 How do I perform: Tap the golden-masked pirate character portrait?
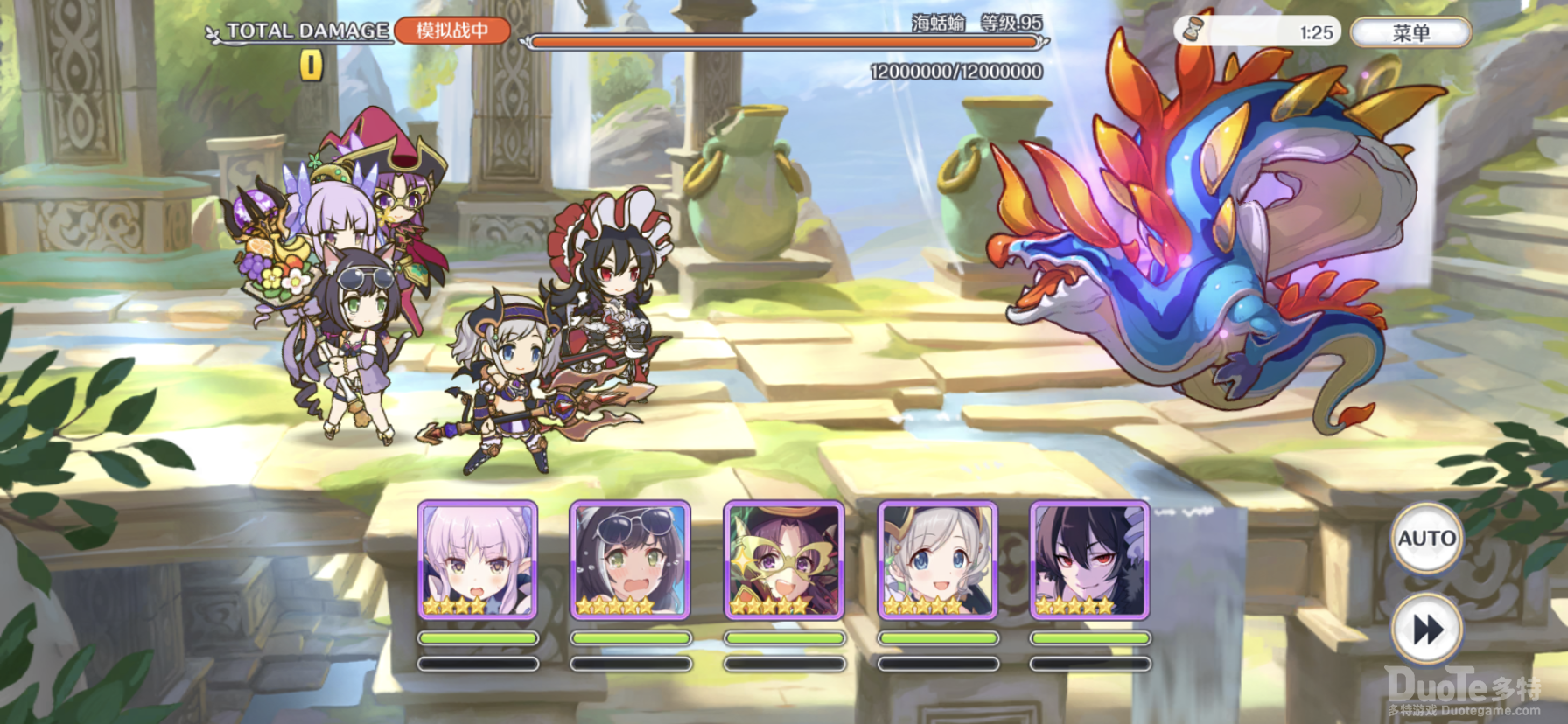784,560
